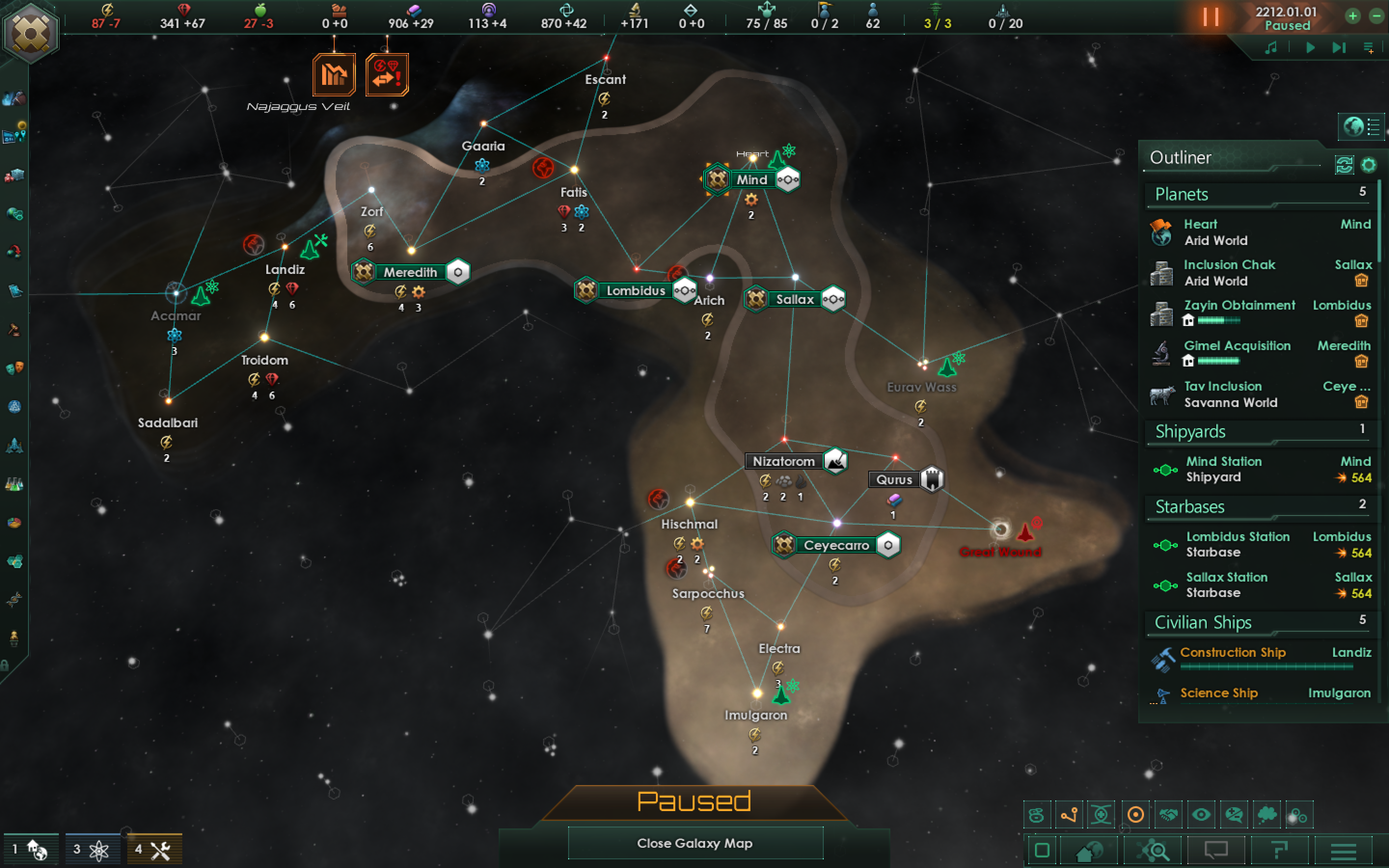1389x868 pixels.
Task: Switch to the intel map mode eye icon
Action: pyautogui.click(x=1201, y=814)
